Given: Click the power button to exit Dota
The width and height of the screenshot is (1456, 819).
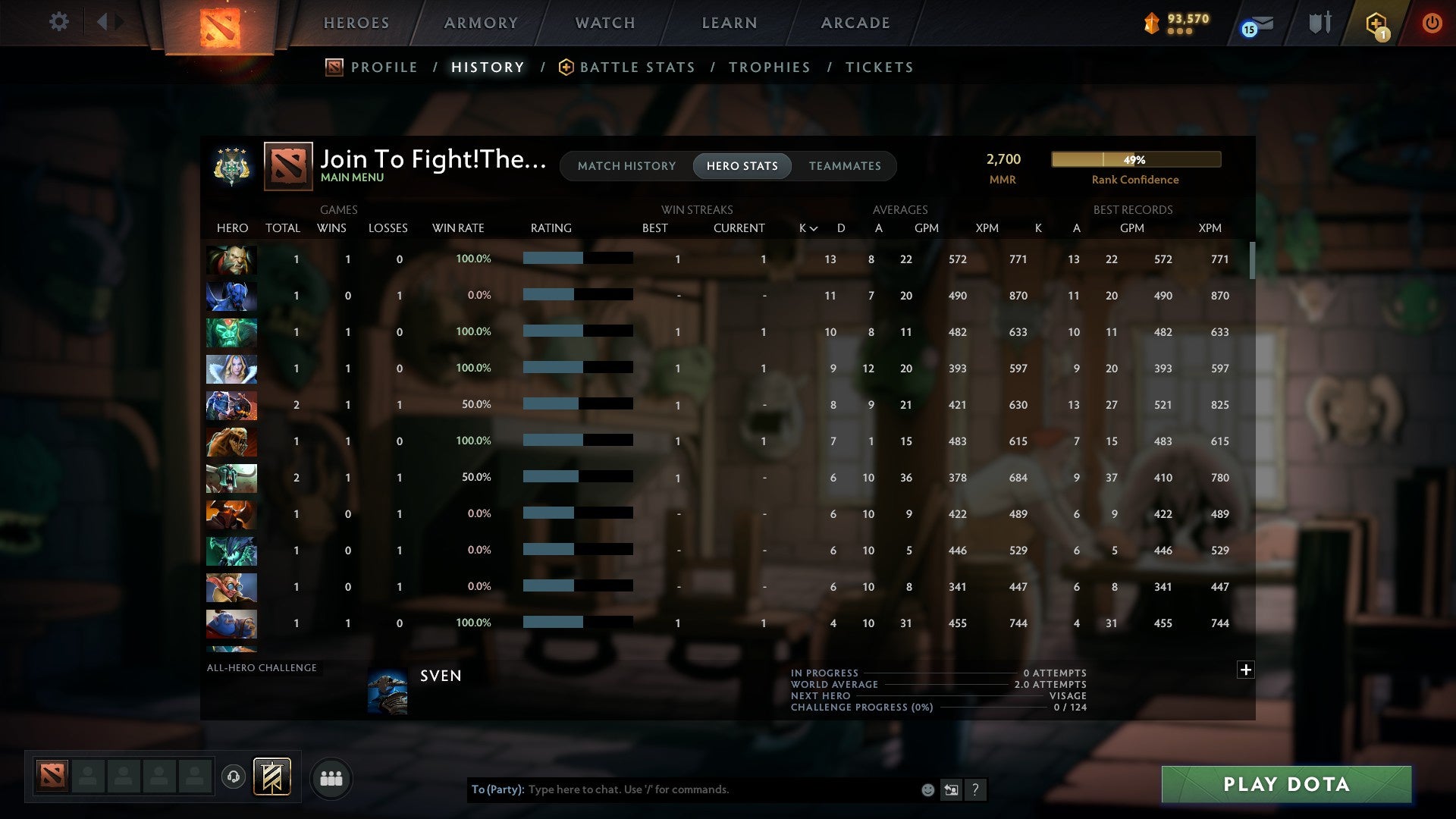Looking at the screenshot, I should point(1433,24).
